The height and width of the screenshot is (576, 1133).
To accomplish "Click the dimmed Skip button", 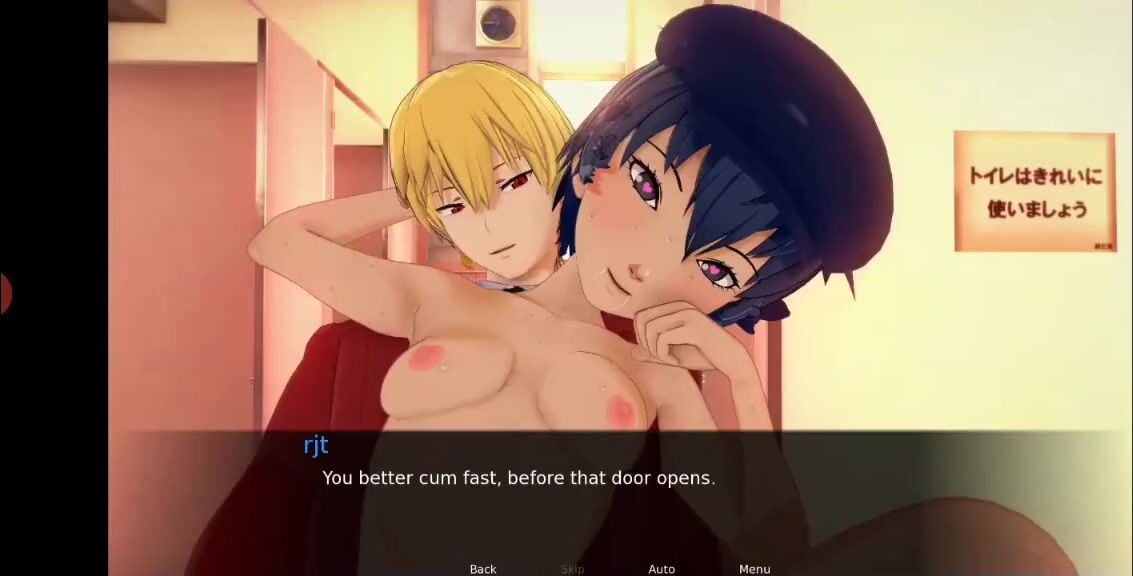I will point(572,569).
